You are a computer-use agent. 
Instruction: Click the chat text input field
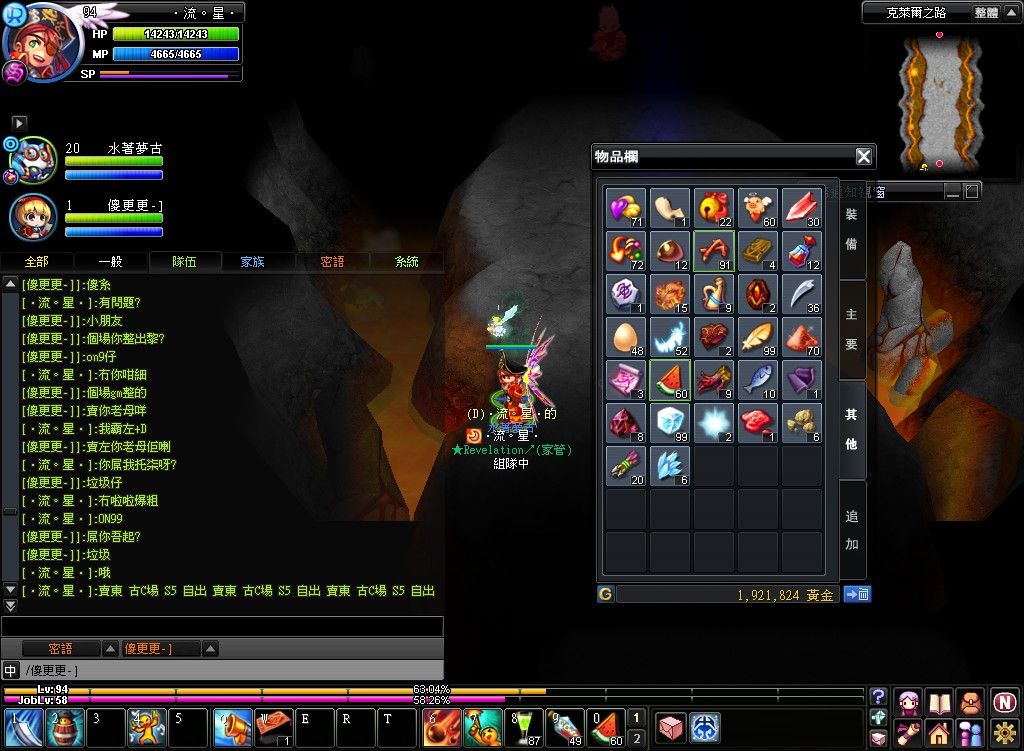222,627
